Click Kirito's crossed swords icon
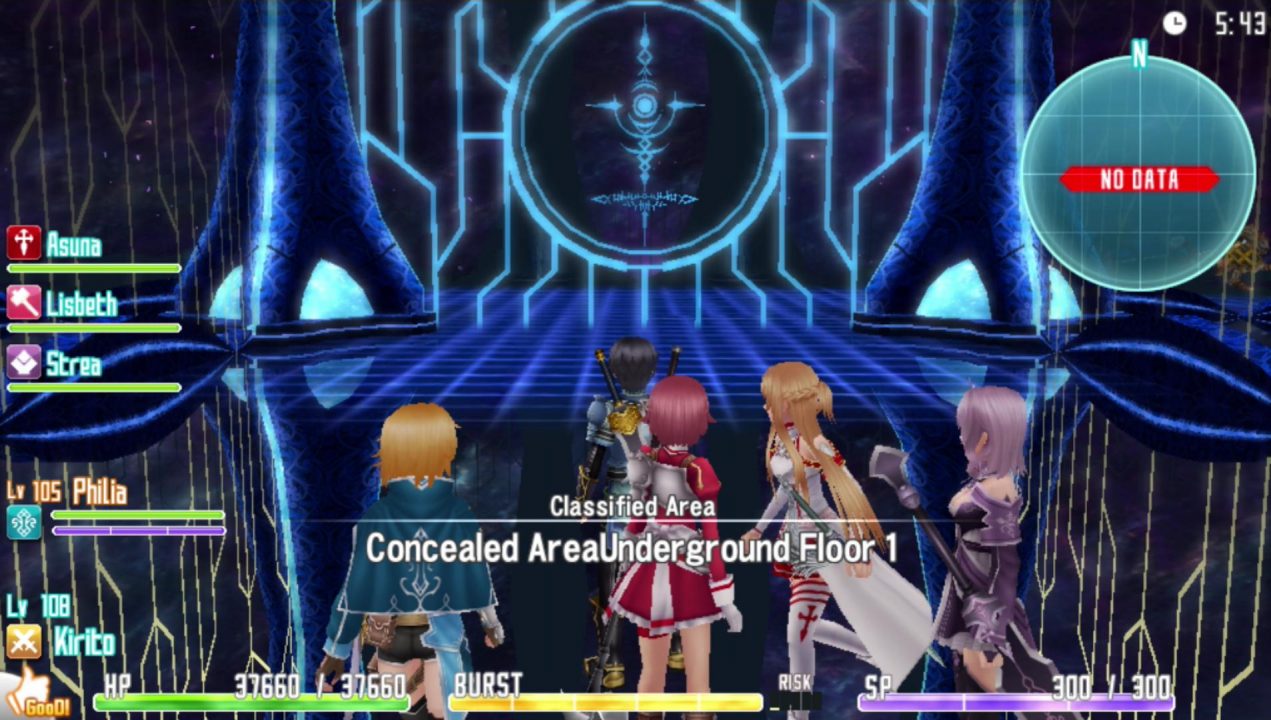 point(23,641)
